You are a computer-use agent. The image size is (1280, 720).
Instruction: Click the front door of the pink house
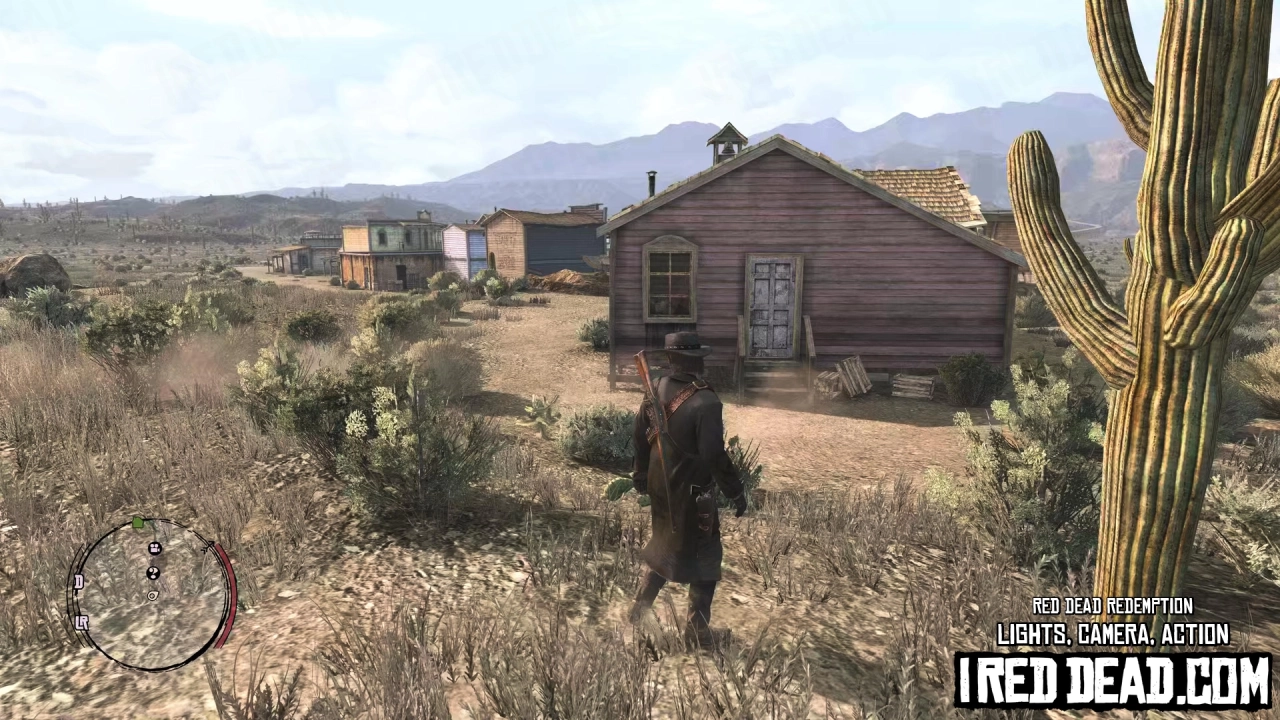(x=770, y=305)
